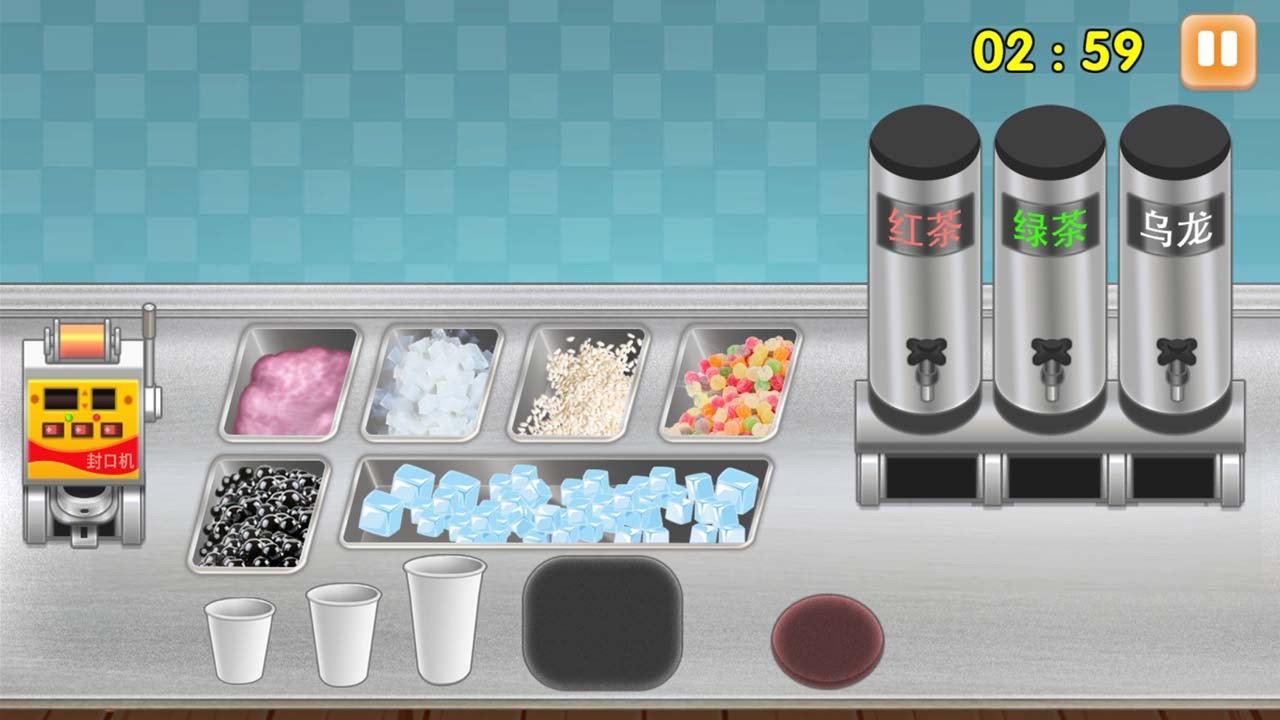Click the green indicator light on the sealer
This screenshot has height=720, width=1280.
tap(69, 417)
